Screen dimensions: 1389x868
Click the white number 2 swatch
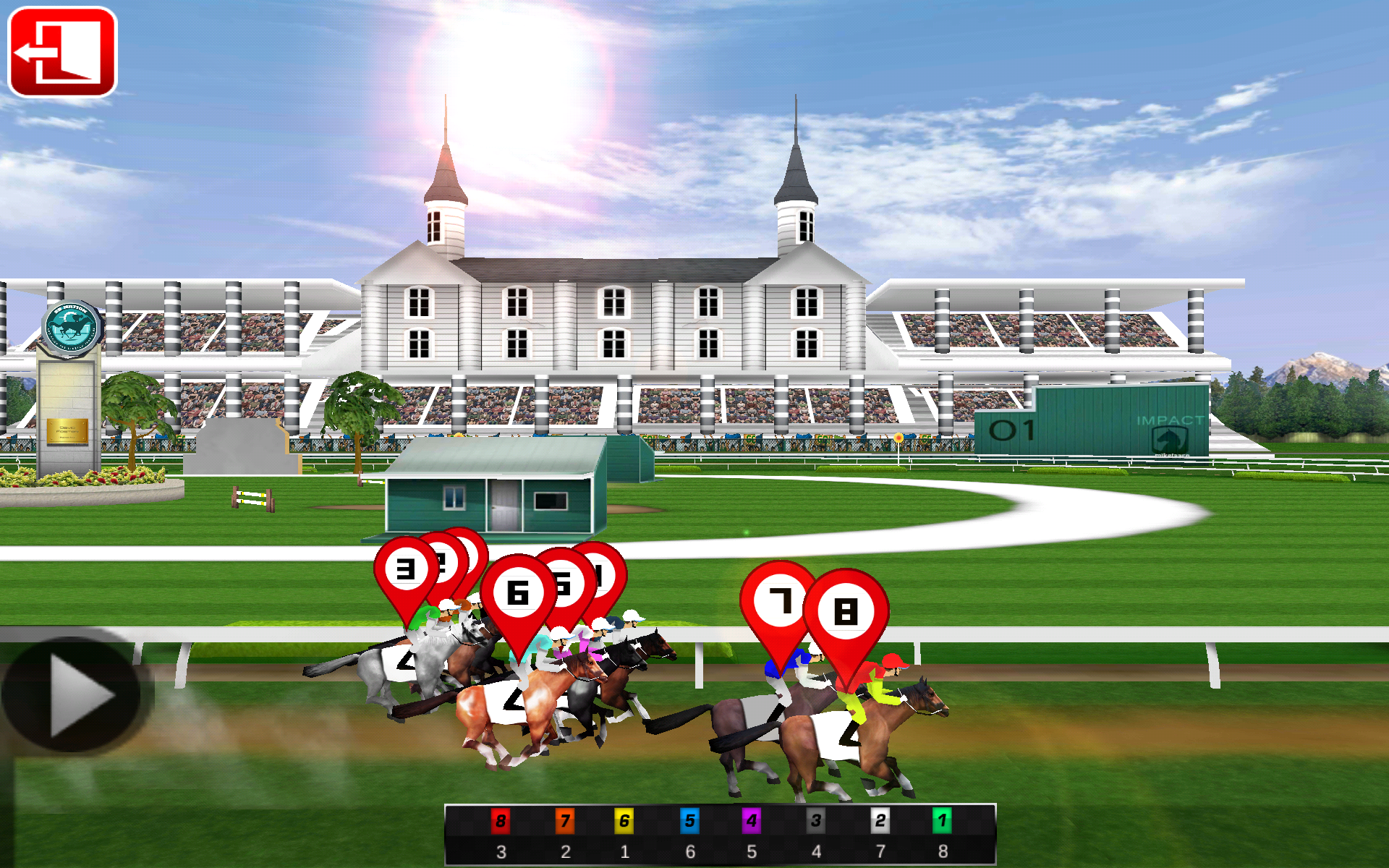point(880,822)
